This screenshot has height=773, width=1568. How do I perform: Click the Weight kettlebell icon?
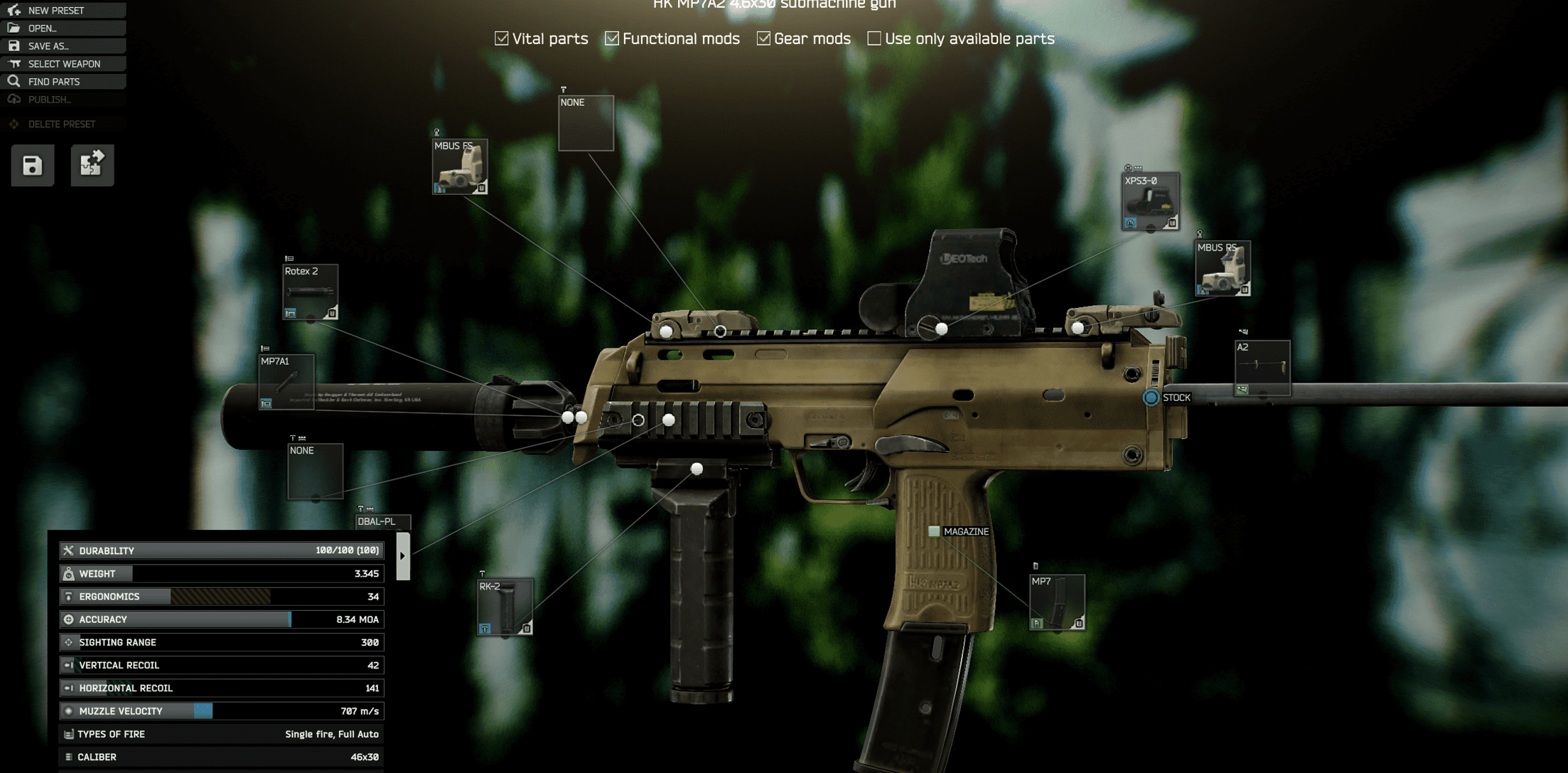click(69, 573)
